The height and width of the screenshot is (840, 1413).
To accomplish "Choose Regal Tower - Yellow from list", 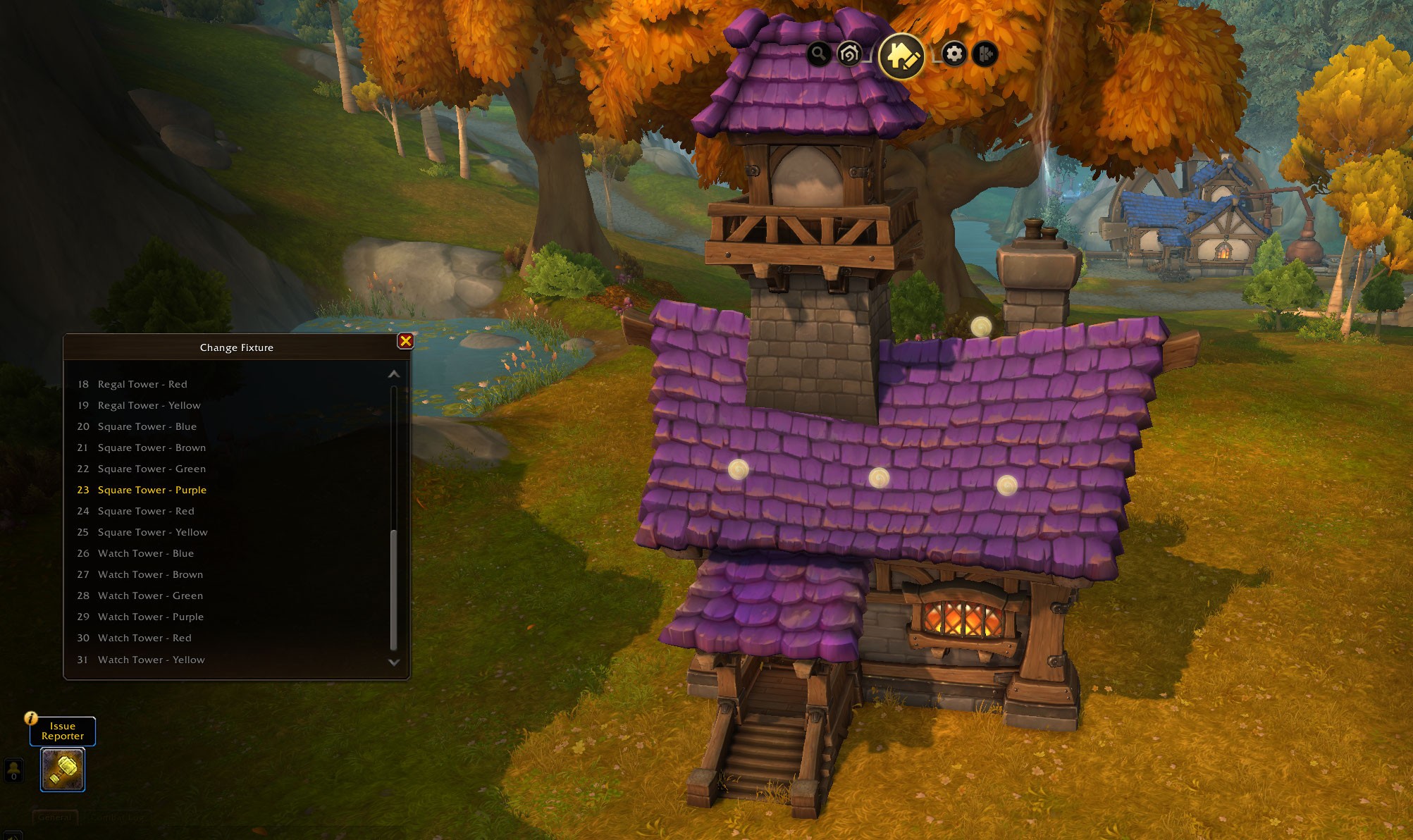I will point(149,405).
